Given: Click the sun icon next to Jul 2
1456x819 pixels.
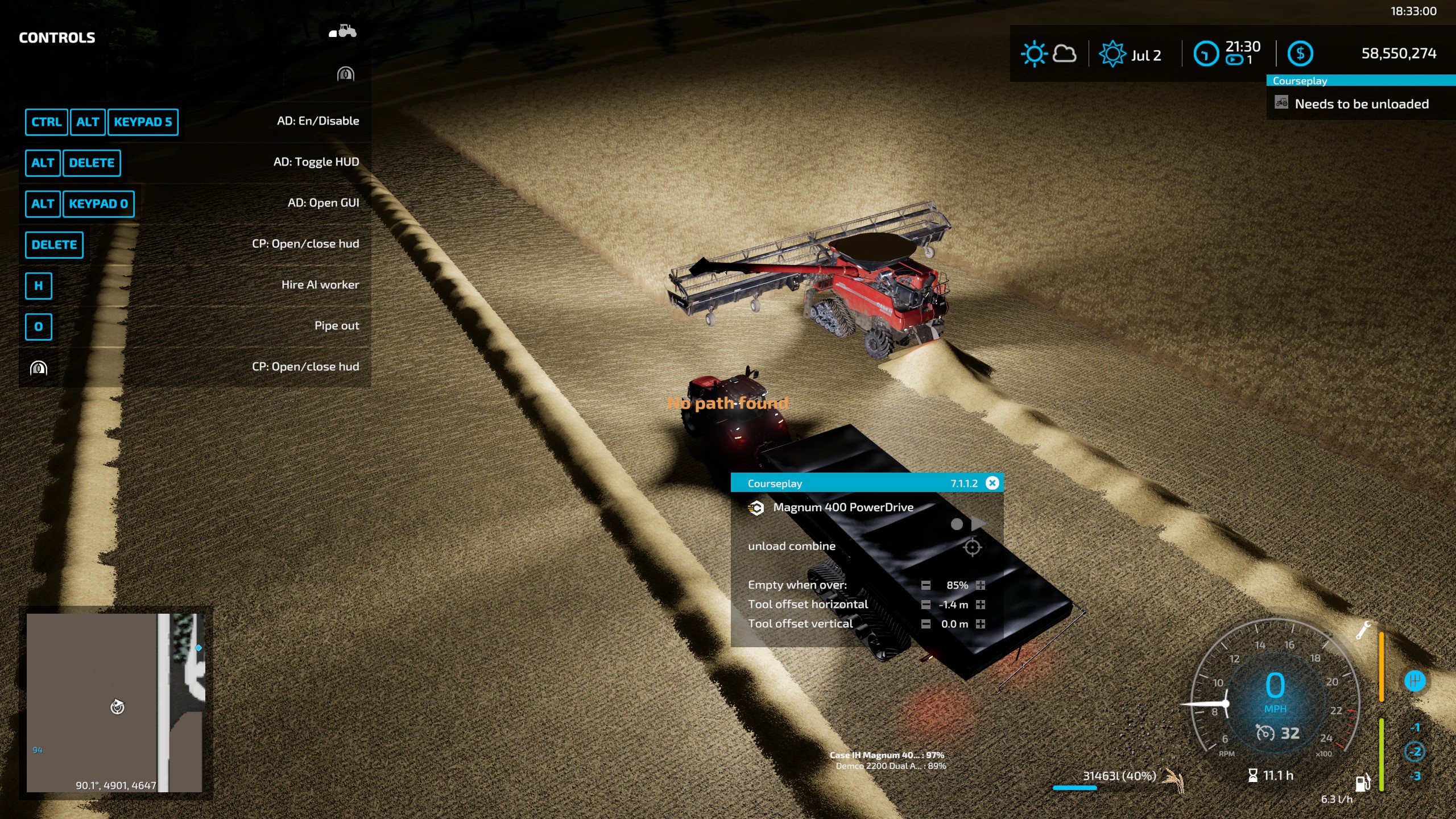Looking at the screenshot, I should pyautogui.click(x=1112, y=53).
